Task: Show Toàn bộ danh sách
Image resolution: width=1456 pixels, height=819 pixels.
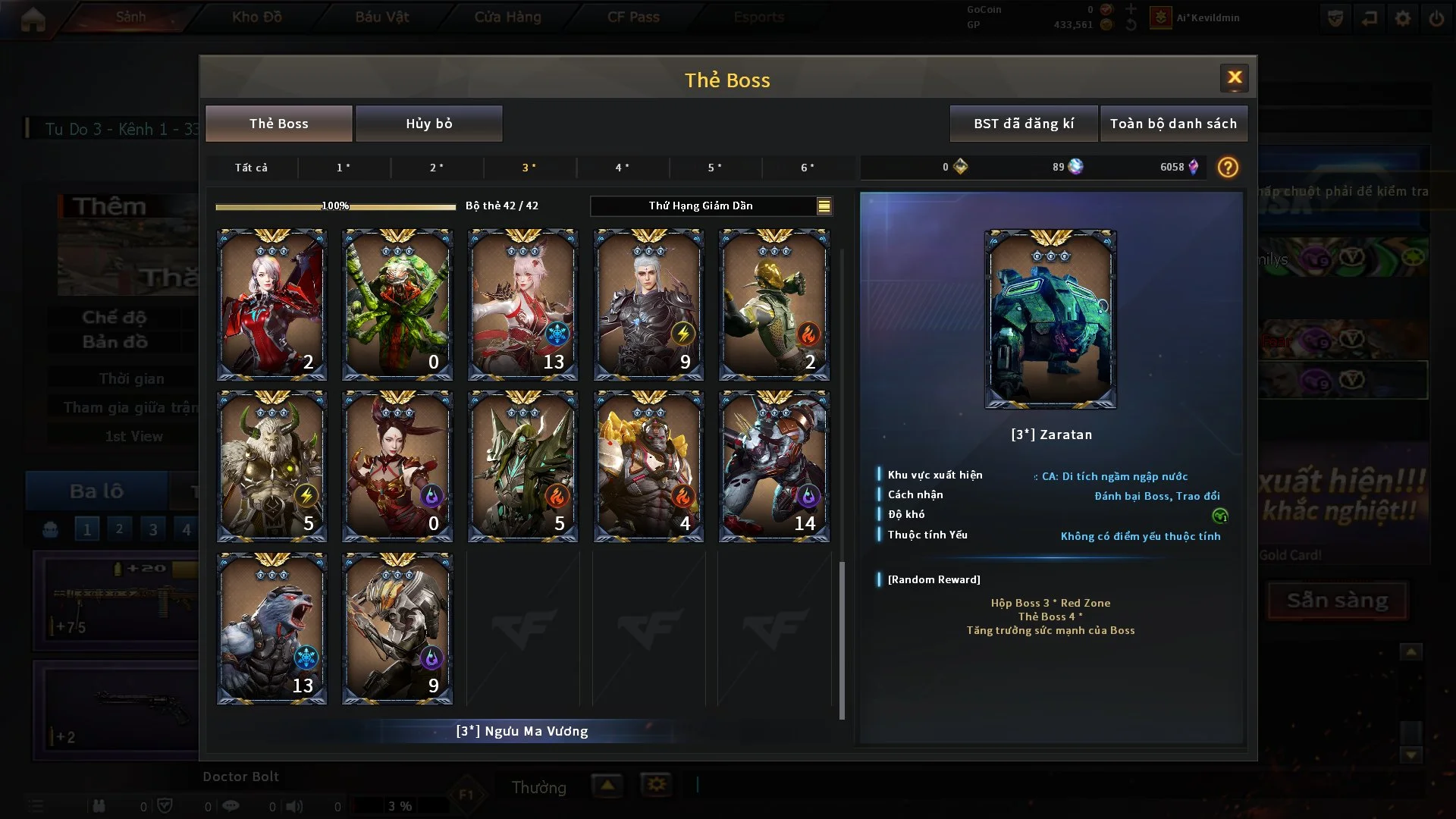Action: (x=1172, y=124)
